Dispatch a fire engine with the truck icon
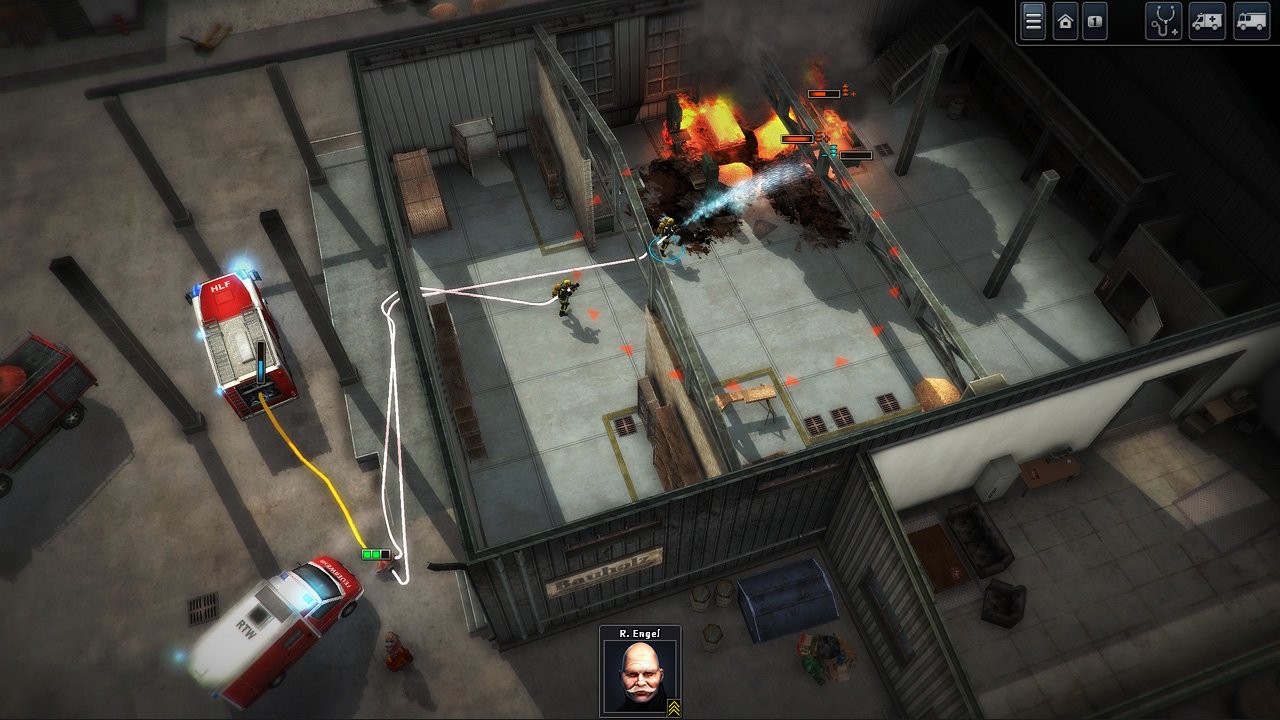This screenshot has width=1280, height=720. click(x=1251, y=21)
